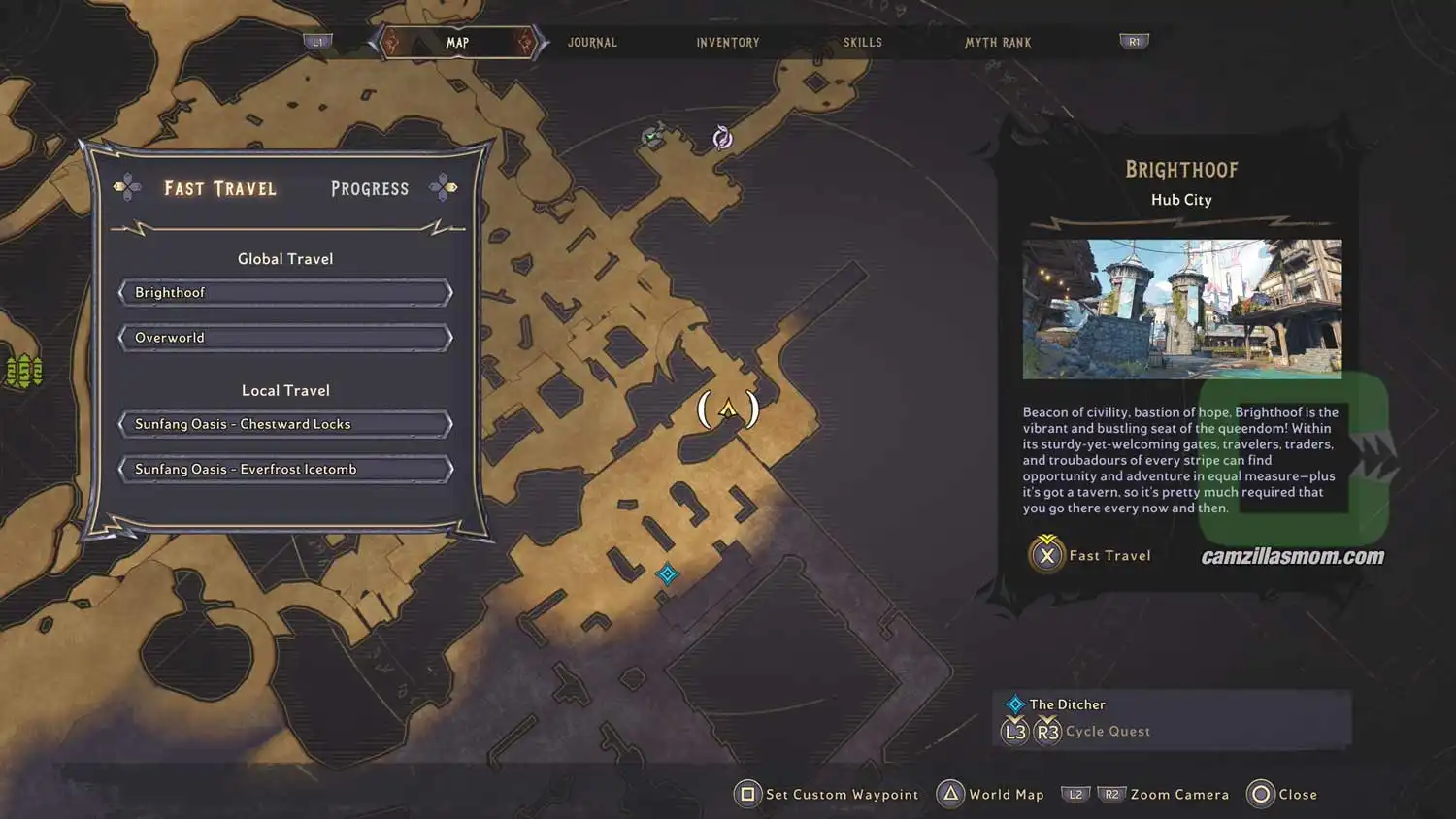Select the Skills tab

(x=862, y=43)
